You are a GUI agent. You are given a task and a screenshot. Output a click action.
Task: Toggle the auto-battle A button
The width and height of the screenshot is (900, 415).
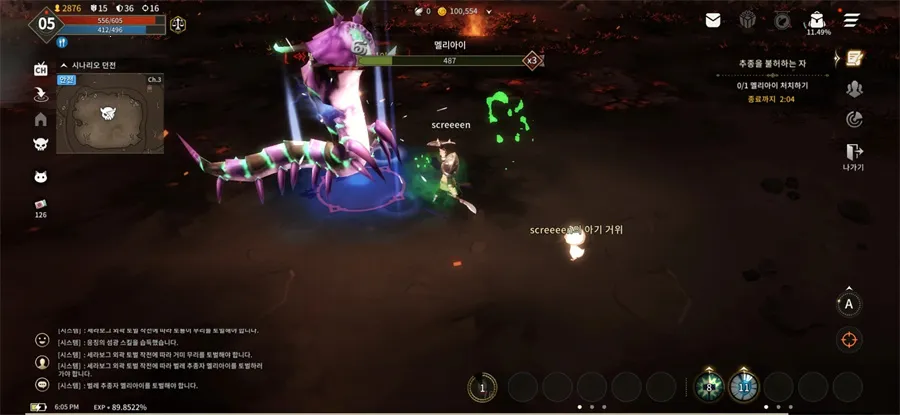pos(849,304)
